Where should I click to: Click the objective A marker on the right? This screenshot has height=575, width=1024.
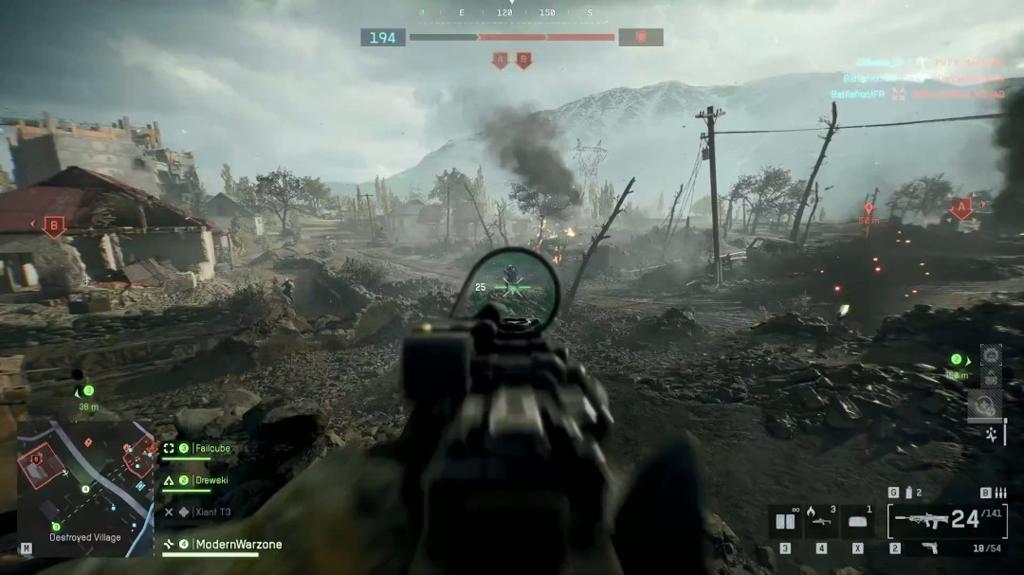961,208
